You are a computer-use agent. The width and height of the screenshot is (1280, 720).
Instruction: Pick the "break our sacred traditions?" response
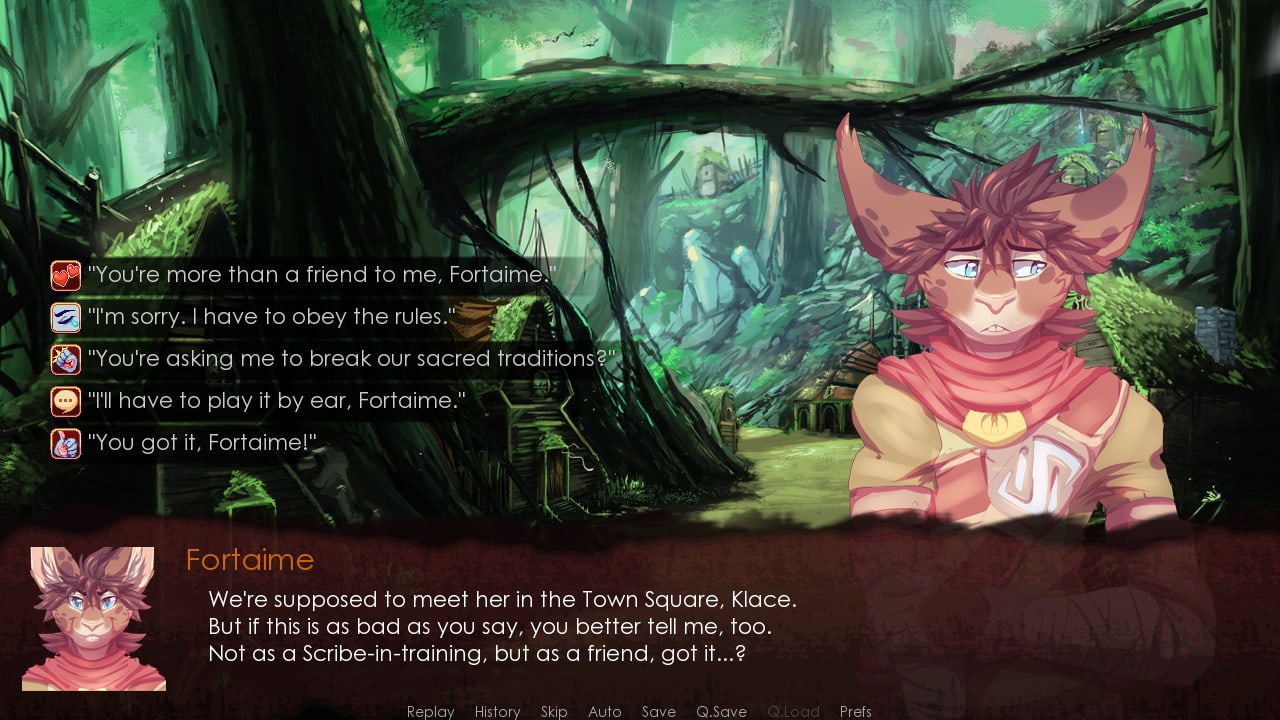tap(352, 359)
